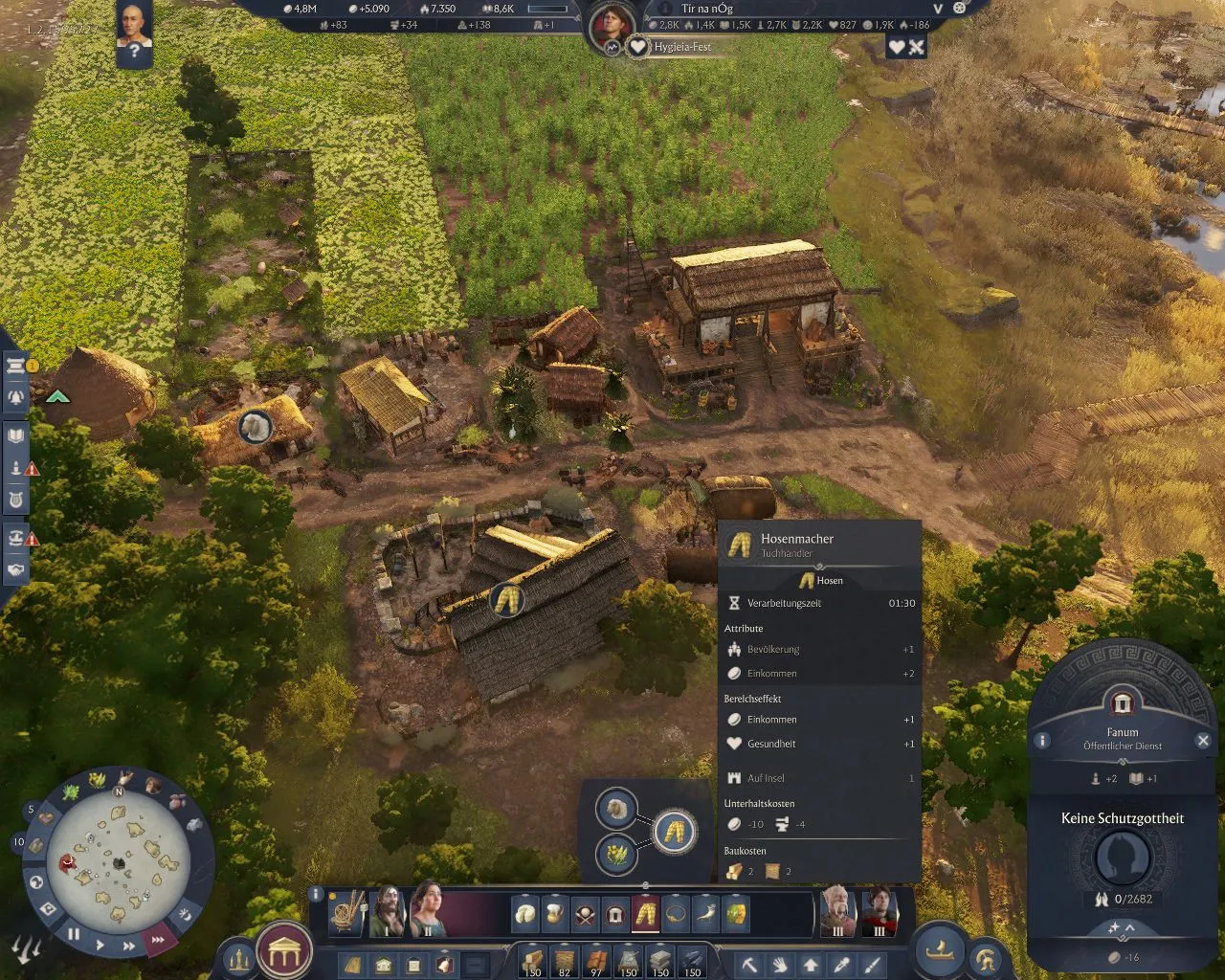Close the Fanum info panel
This screenshot has width=1225, height=980.
[1203, 740]
